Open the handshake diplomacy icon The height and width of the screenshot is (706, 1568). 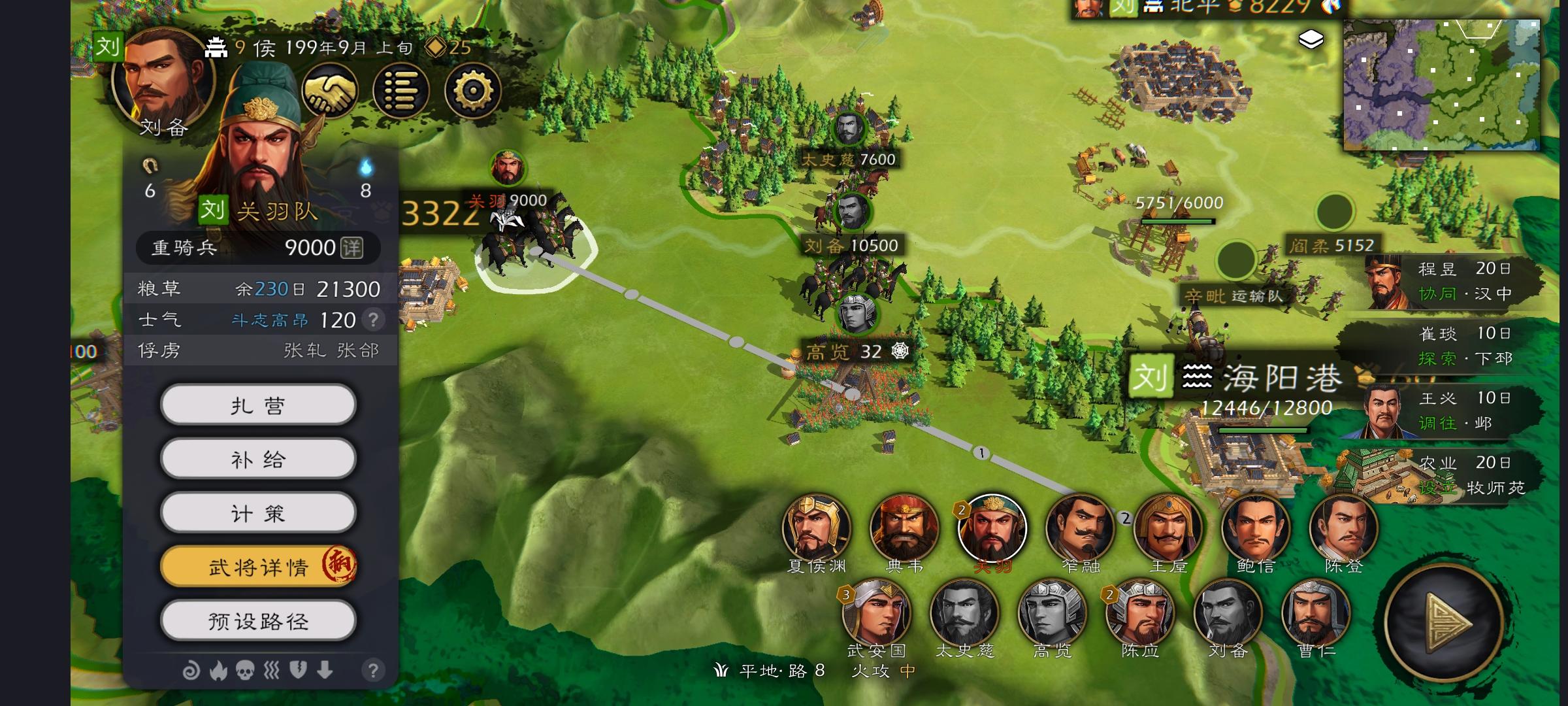point(329,91)
